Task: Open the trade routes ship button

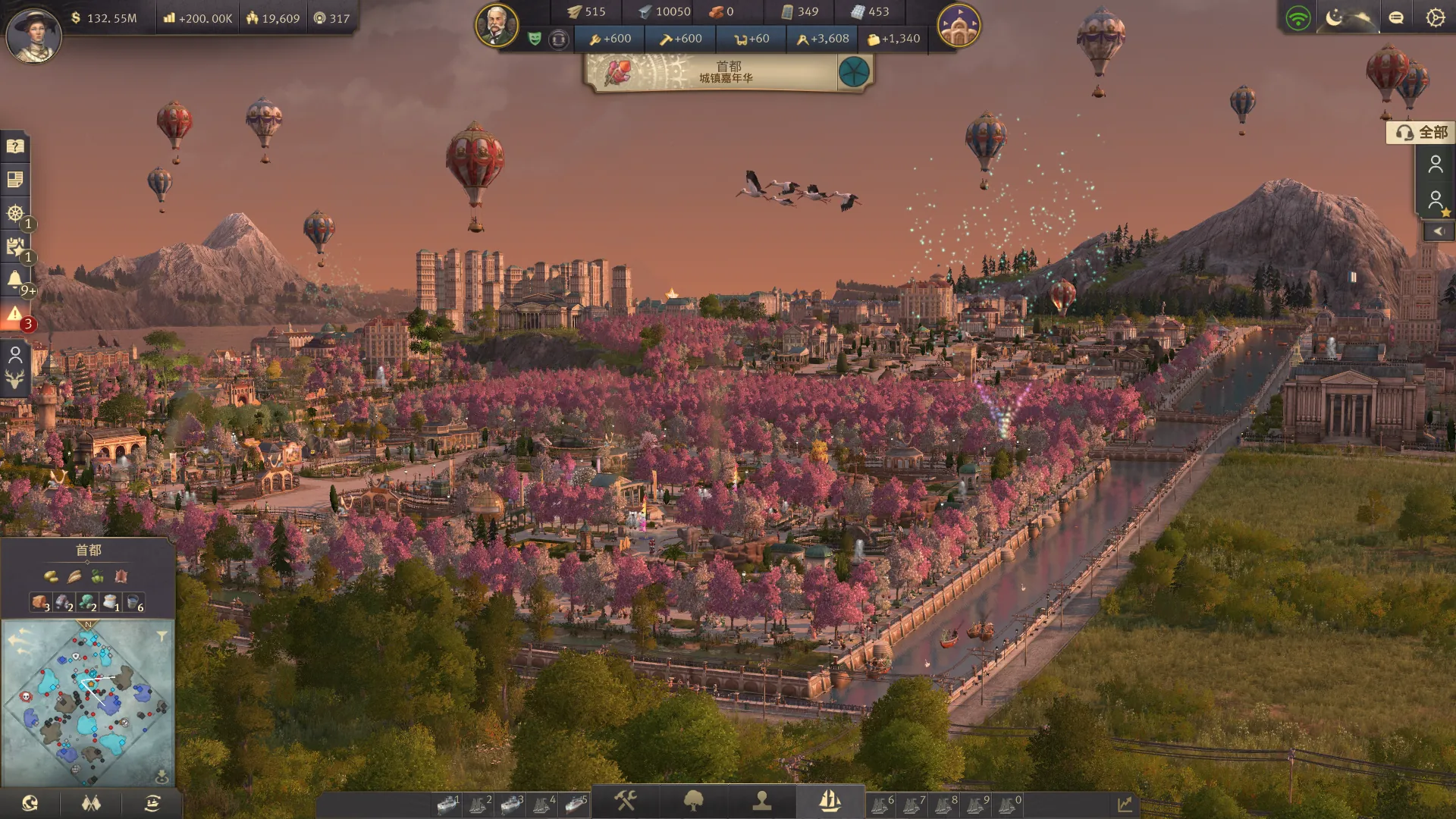Action: pyautogui.click(x=152, y=804)
